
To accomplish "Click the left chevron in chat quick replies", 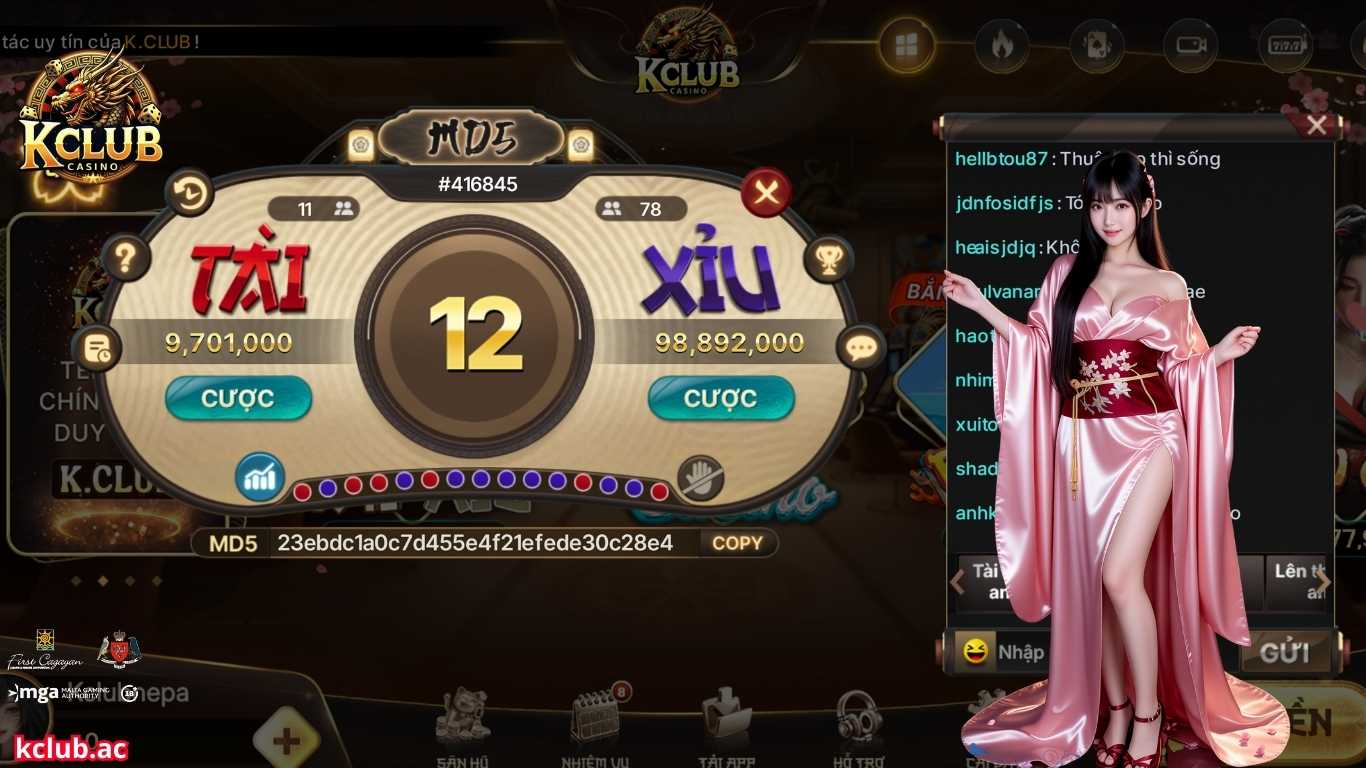I will (x=957, y=580).
